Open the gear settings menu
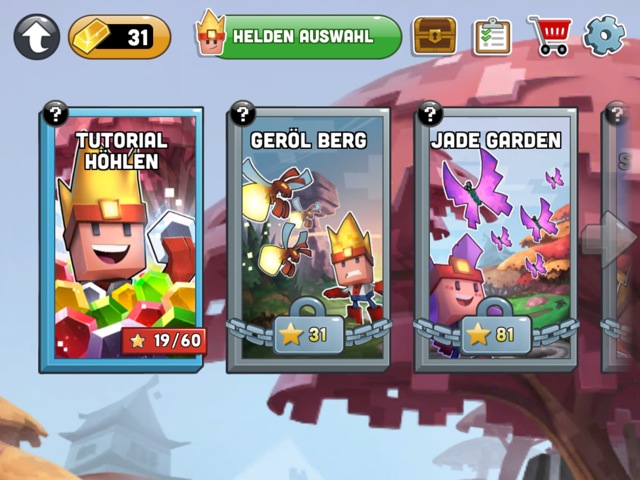Image resolution: width=640 pixels, height=480 pixels. tap(603, 36)
